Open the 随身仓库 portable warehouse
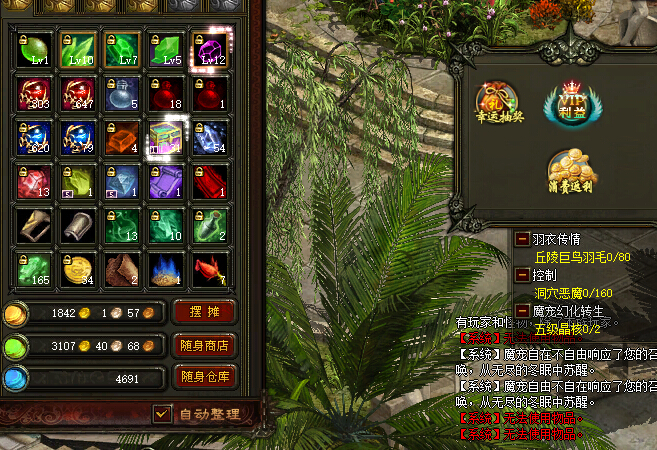 (204, 377)
